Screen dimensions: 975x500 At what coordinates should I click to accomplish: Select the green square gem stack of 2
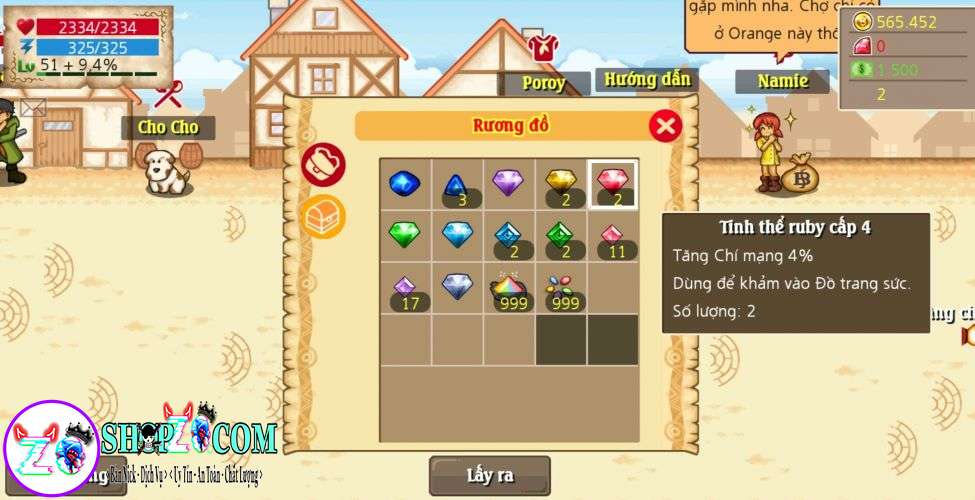click(x=561, y=237)
